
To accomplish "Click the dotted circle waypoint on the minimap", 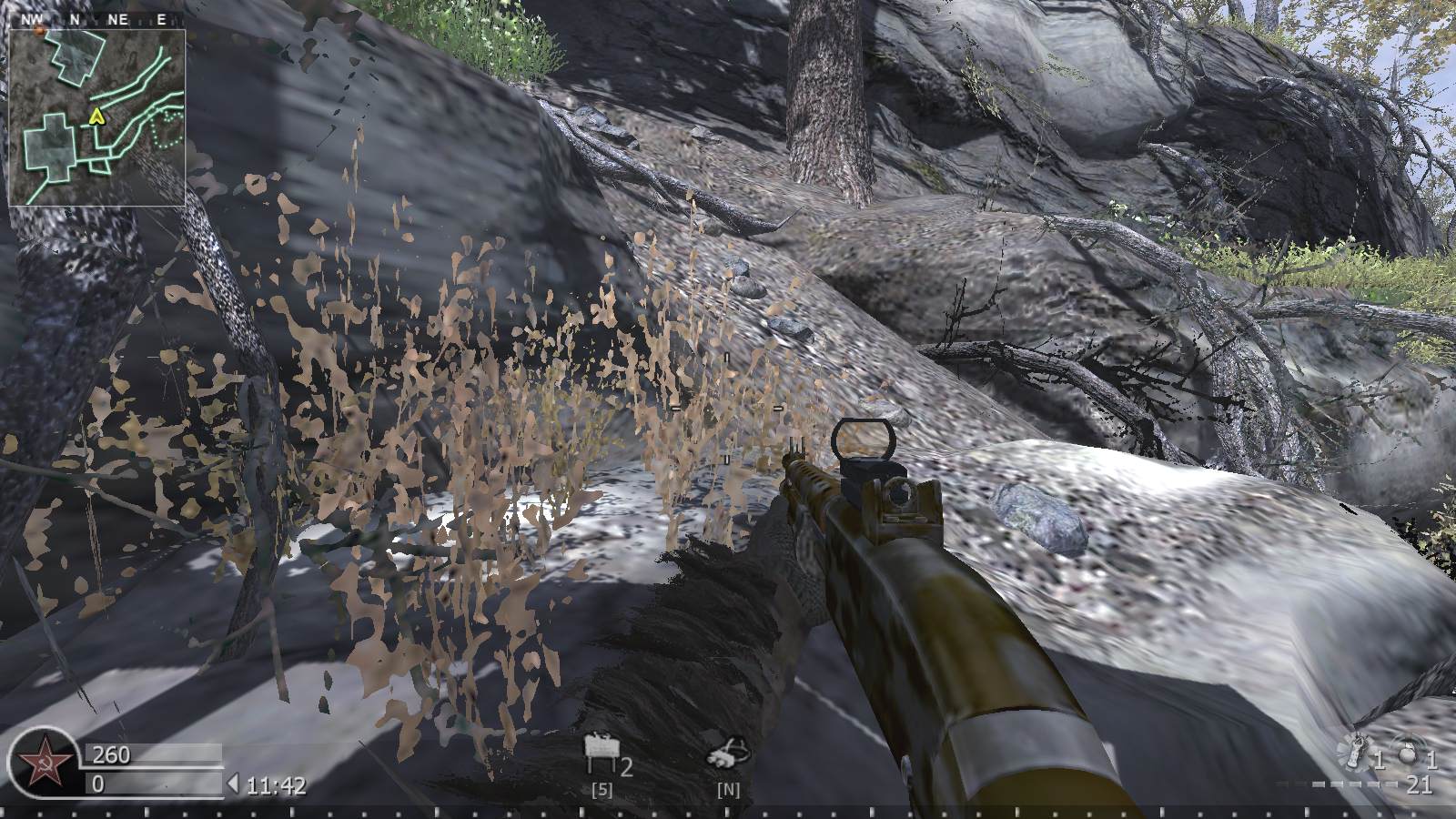I will [168, 127].
